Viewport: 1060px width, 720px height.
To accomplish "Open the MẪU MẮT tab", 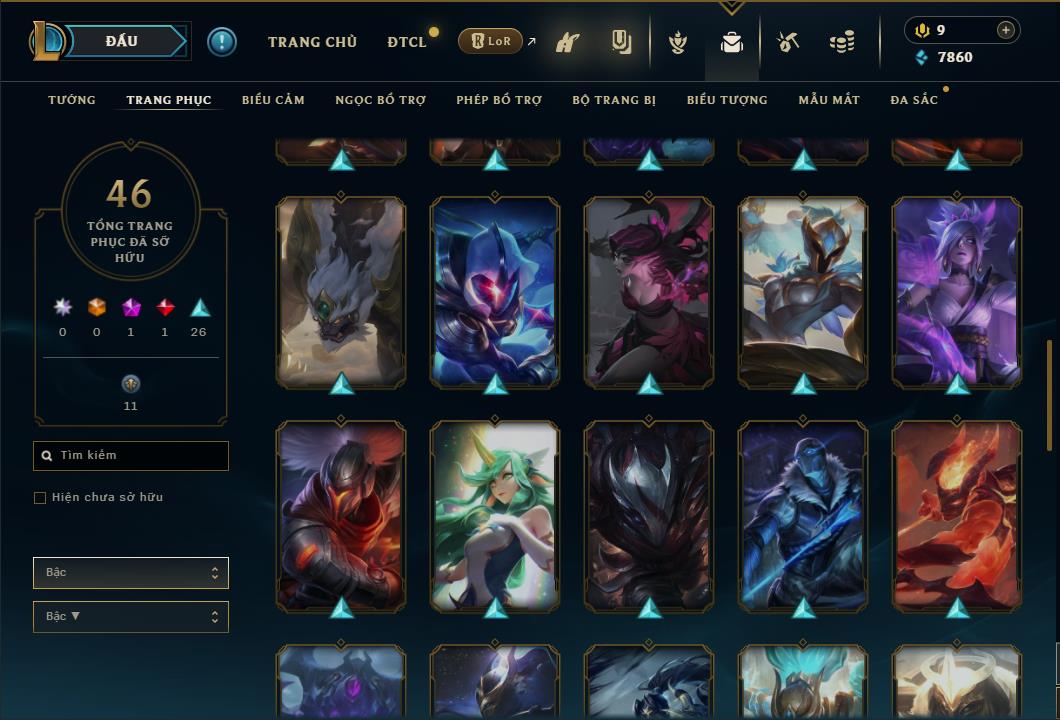I will point(829,100).
